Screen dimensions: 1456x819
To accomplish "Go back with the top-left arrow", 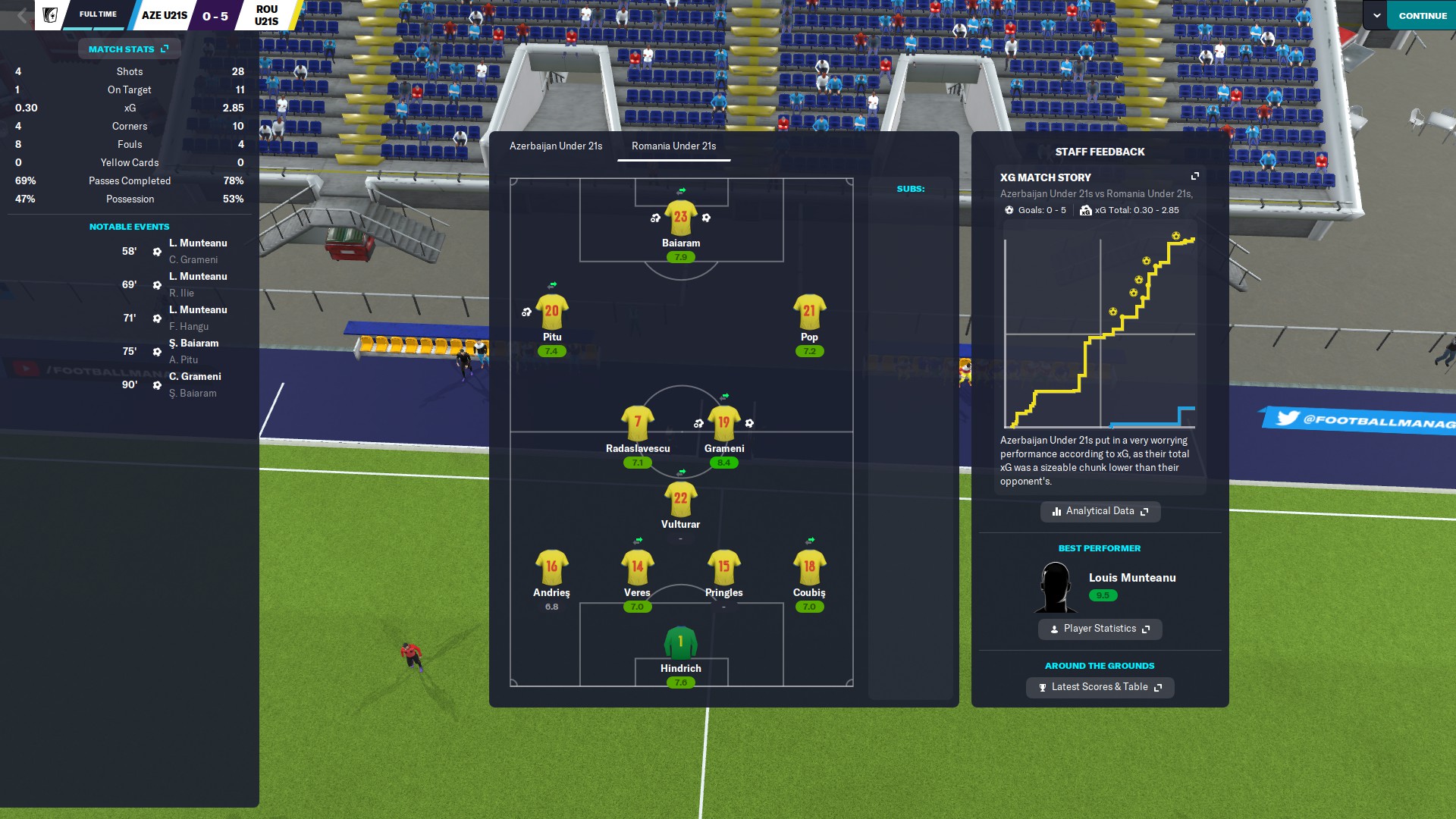I will coord(22,15).
